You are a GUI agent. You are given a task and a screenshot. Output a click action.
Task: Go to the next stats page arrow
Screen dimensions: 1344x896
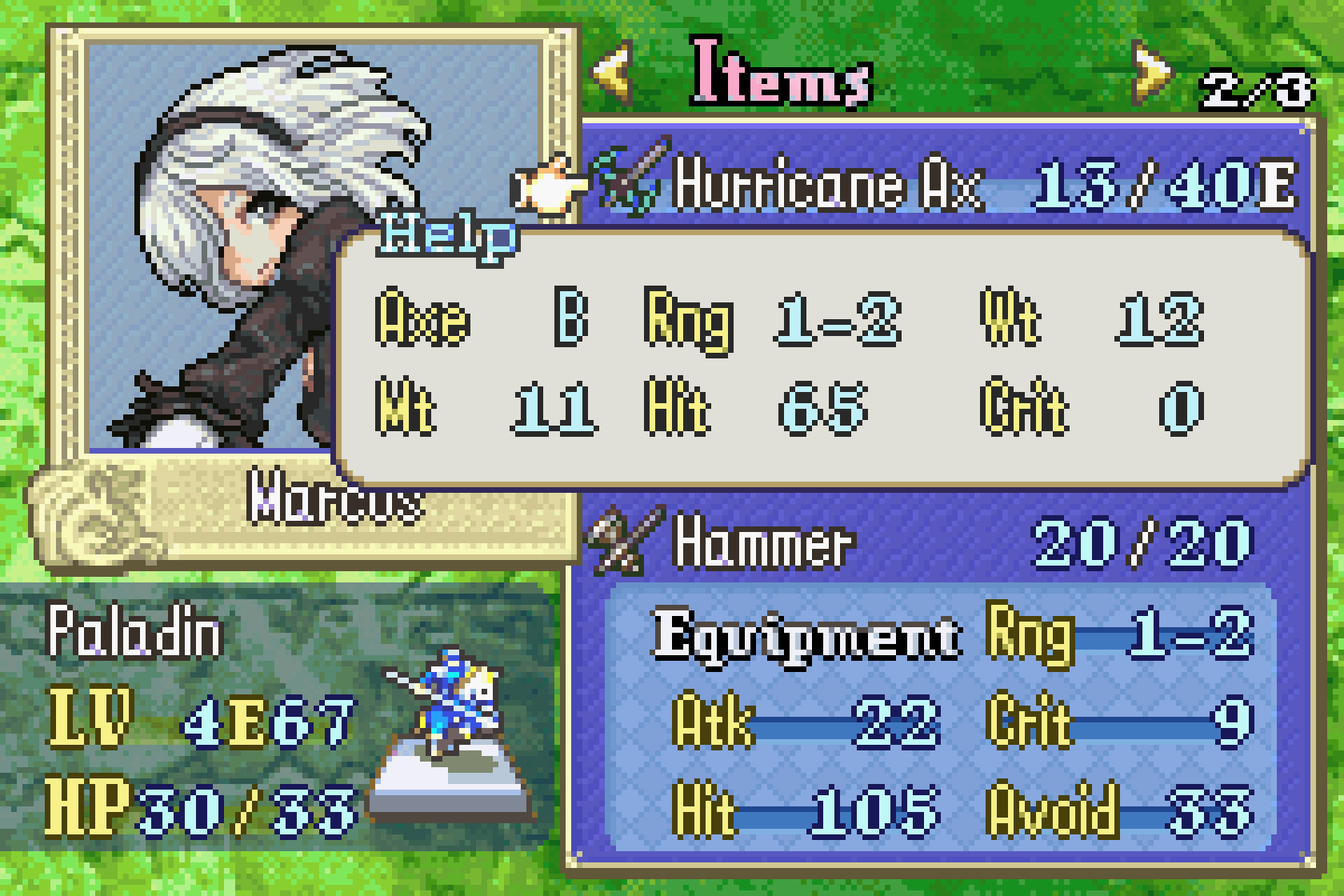[1150, 74]
